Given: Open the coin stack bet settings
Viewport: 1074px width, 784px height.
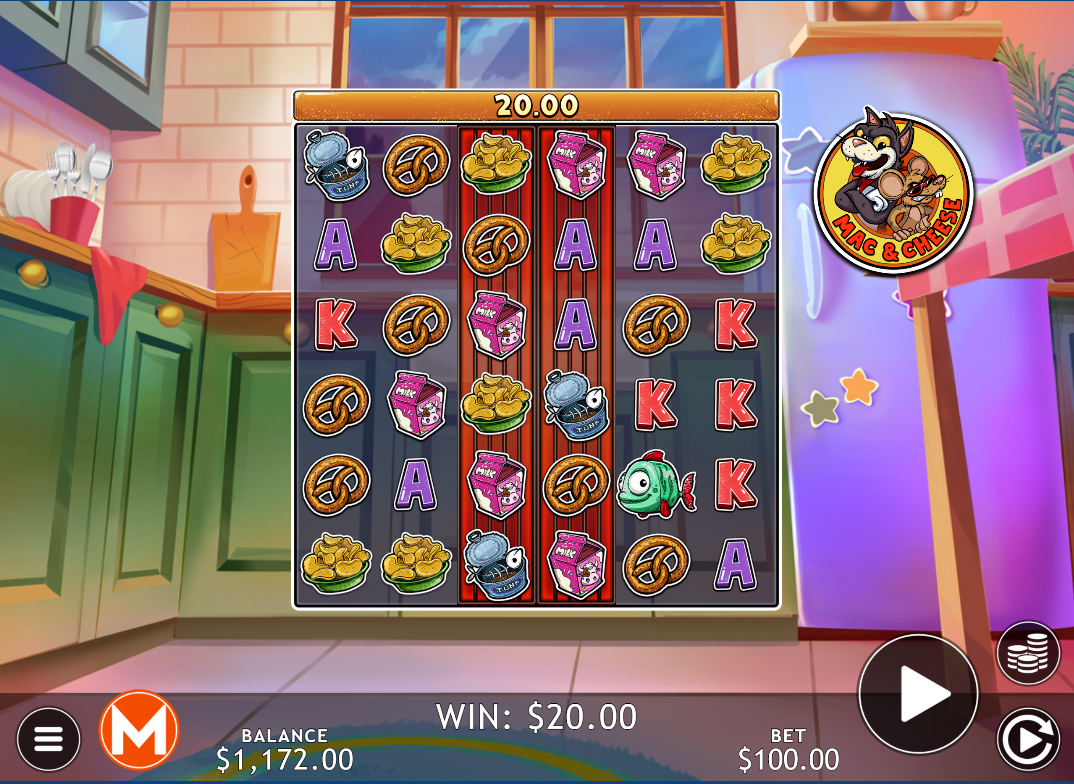Looking at the screenshot, I should [x=1028, y=653].
